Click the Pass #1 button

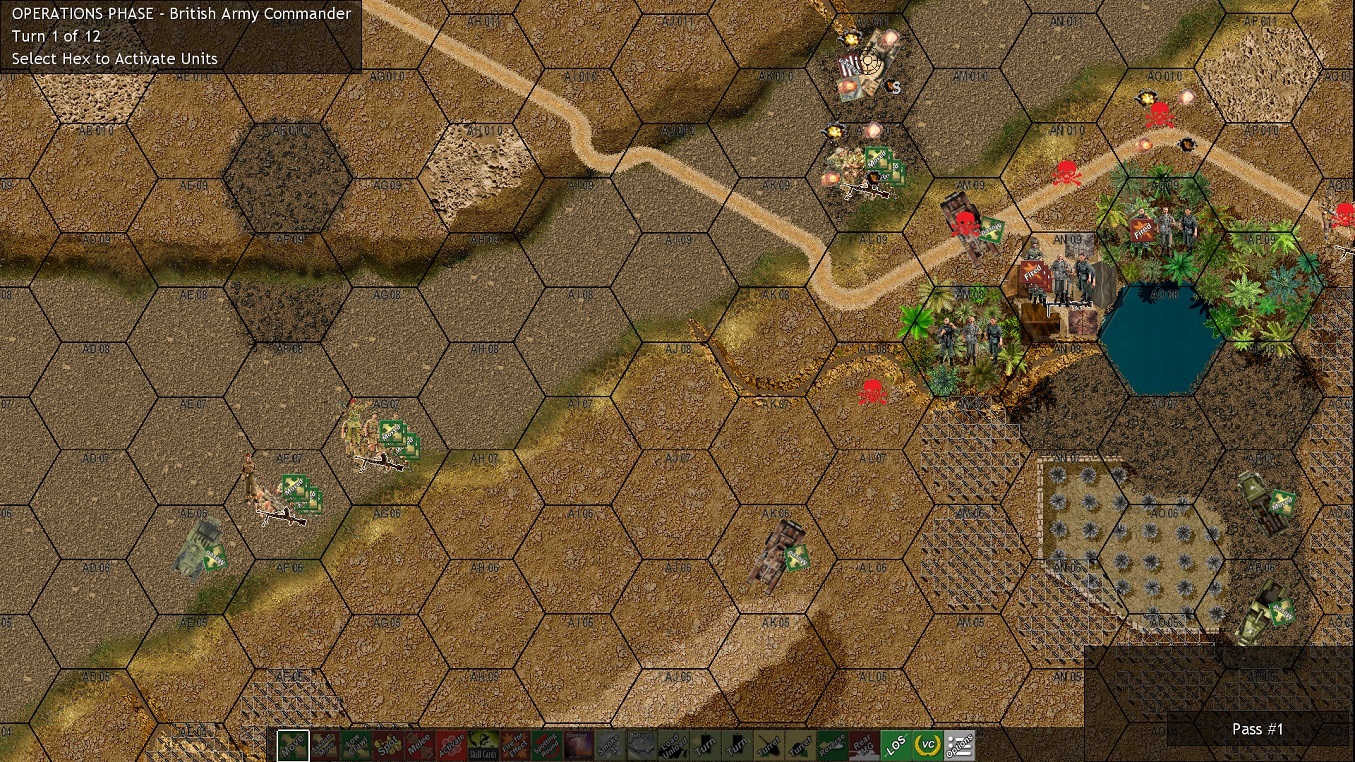(x=1258, y=729)
